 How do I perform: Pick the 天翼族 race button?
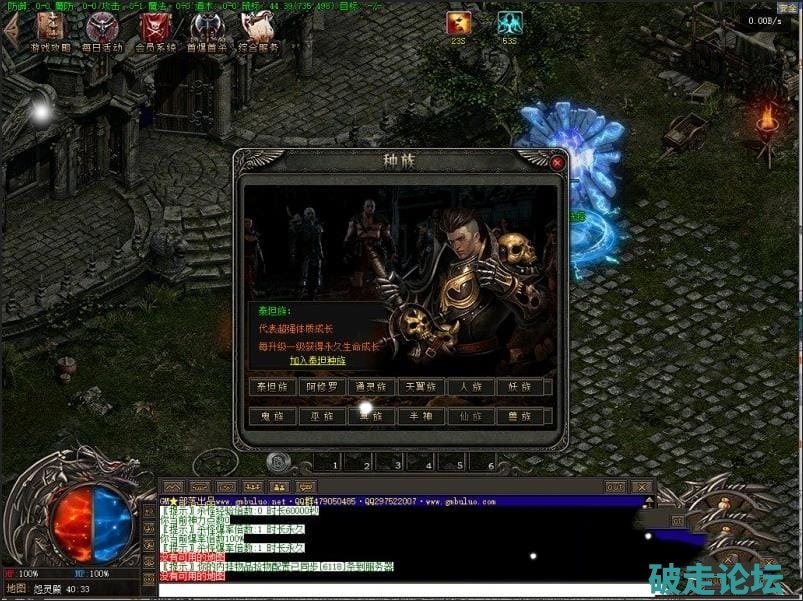click(x=422, y=386)
